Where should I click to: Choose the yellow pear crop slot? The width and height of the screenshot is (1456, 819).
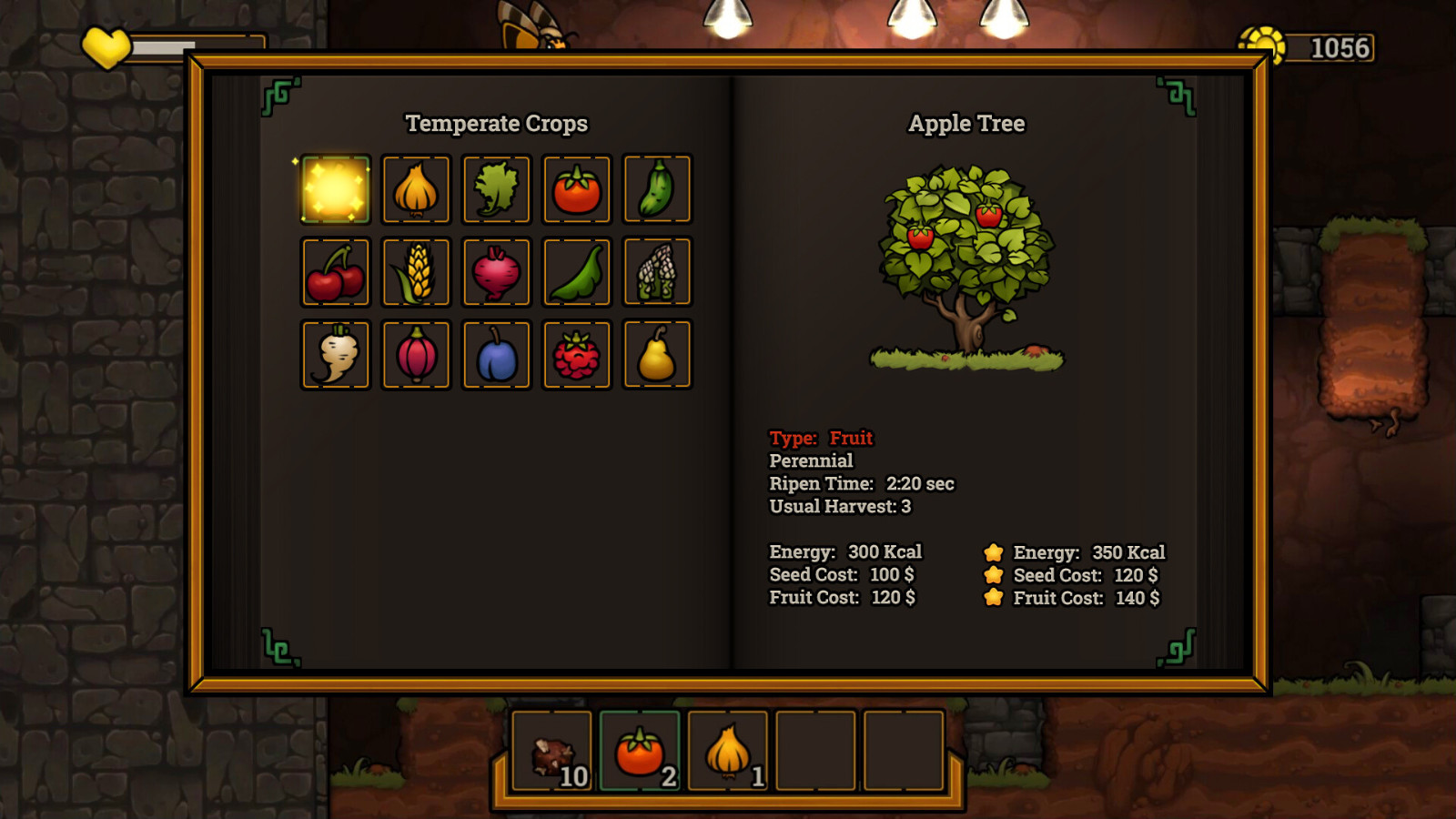(x=657, y=355)
